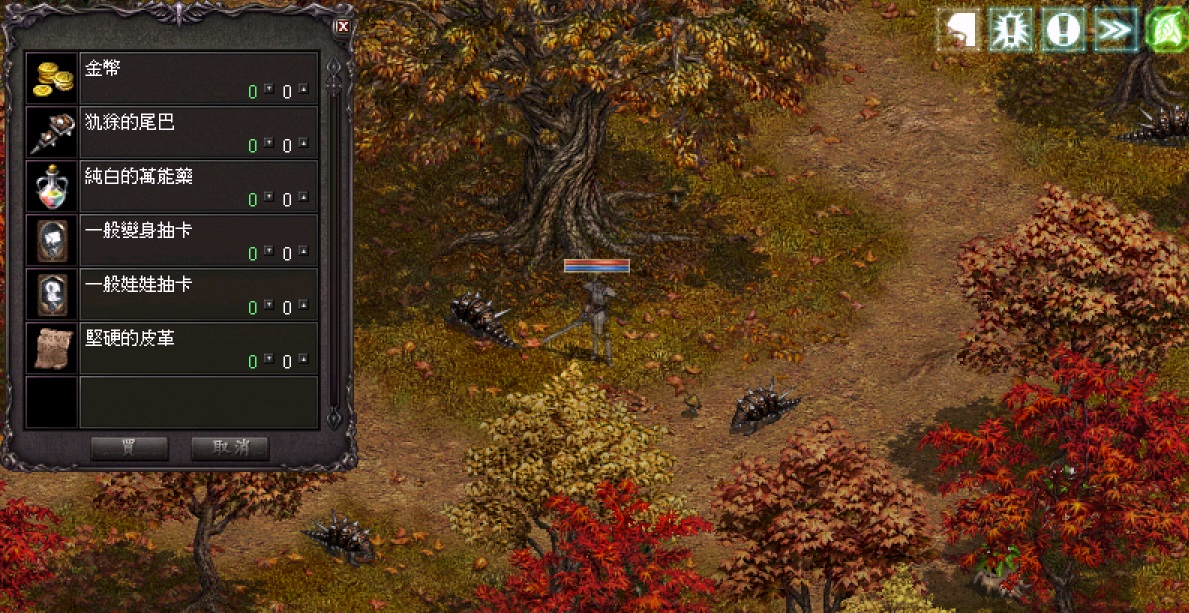This screenshot has height=613, width=1189.
Task: Raise 純白的萬能藥 amount using up arrow
Action: pyautogui.click(x=303, y=199)
